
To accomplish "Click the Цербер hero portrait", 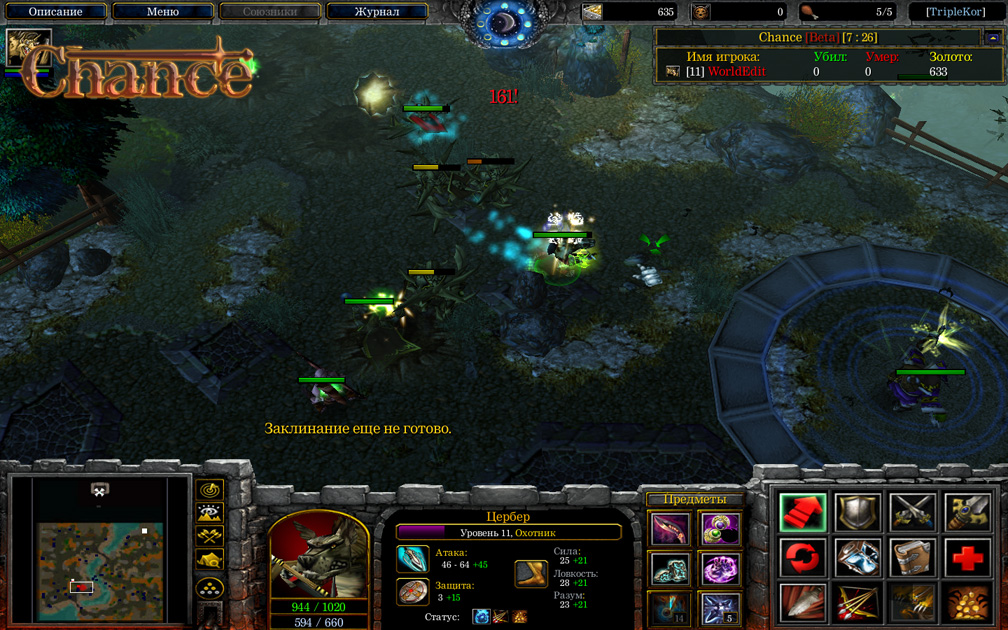I will (x=319, y=555).
